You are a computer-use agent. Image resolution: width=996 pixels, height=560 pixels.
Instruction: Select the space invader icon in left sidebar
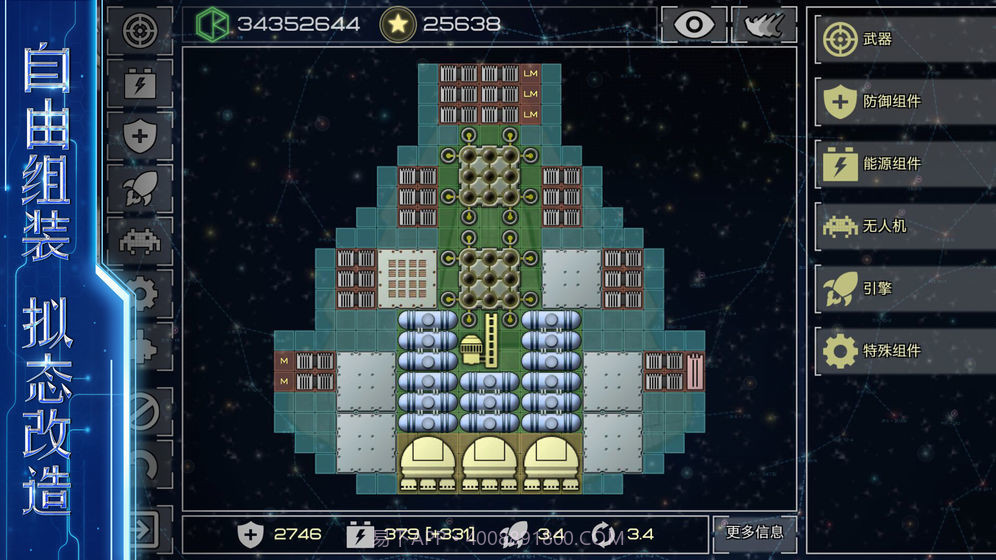coord(140,241)
